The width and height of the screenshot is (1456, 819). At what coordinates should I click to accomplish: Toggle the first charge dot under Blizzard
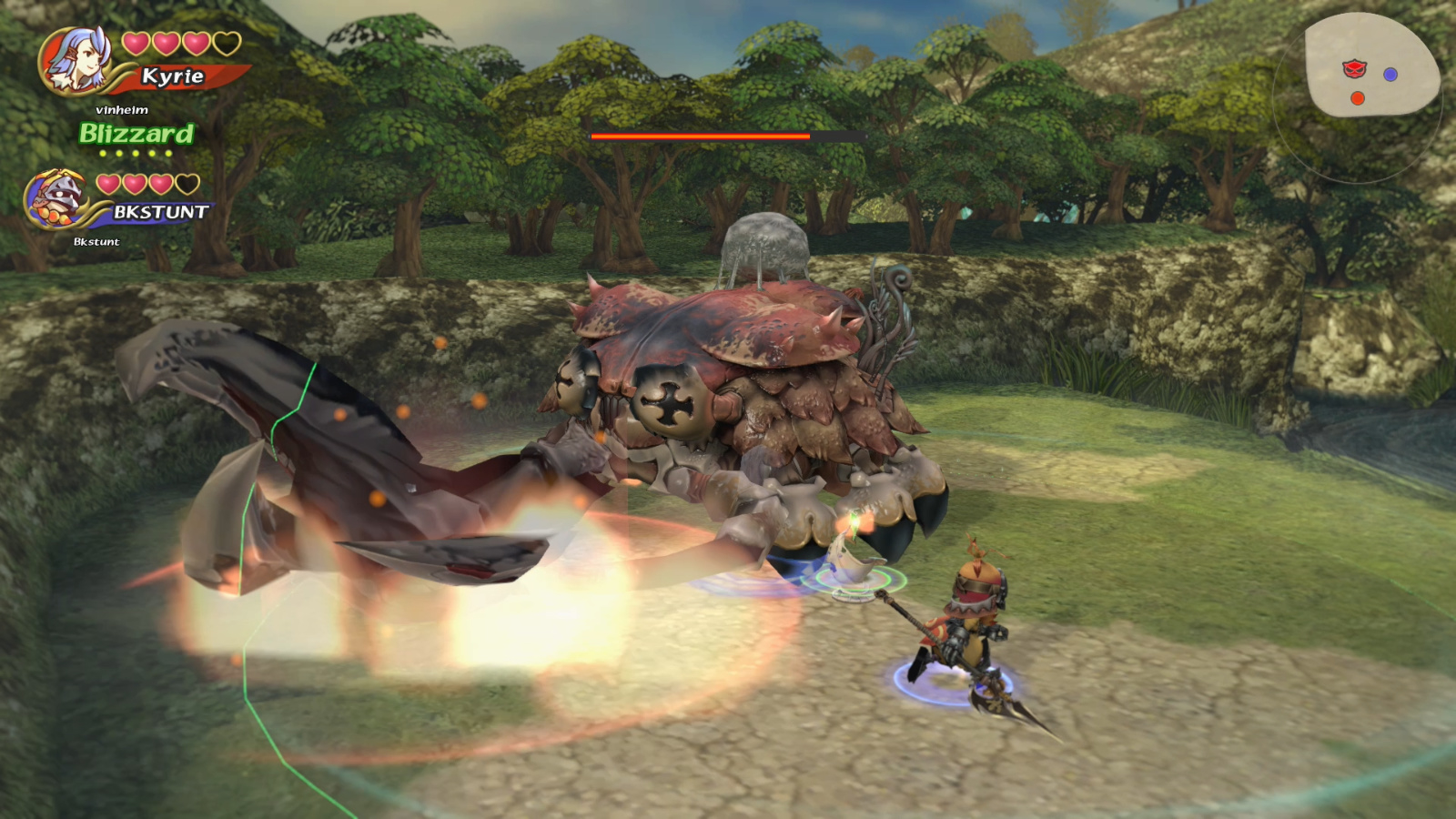(x=102, y=154)
